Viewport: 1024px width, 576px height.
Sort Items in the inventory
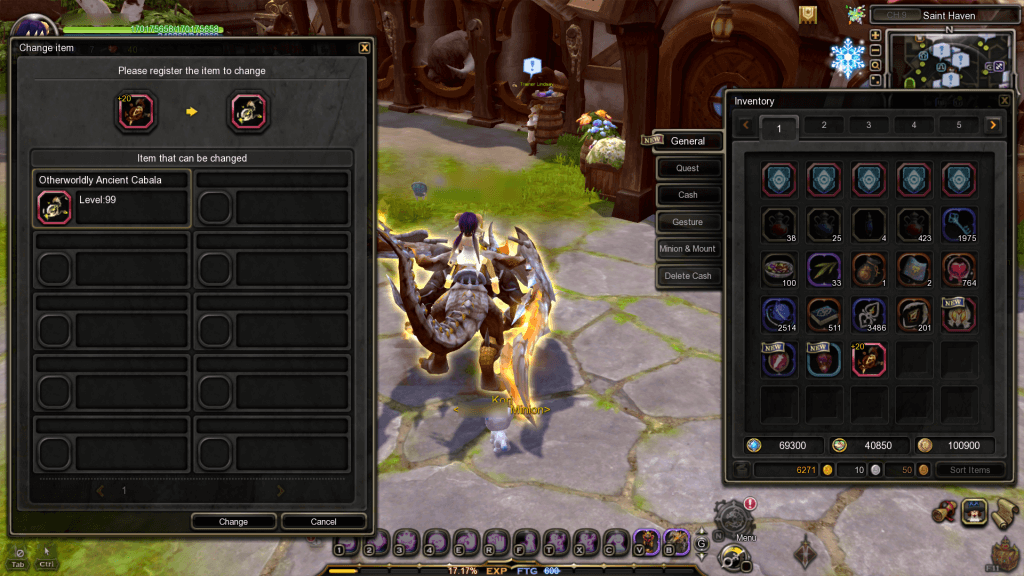tap(970, 470)
